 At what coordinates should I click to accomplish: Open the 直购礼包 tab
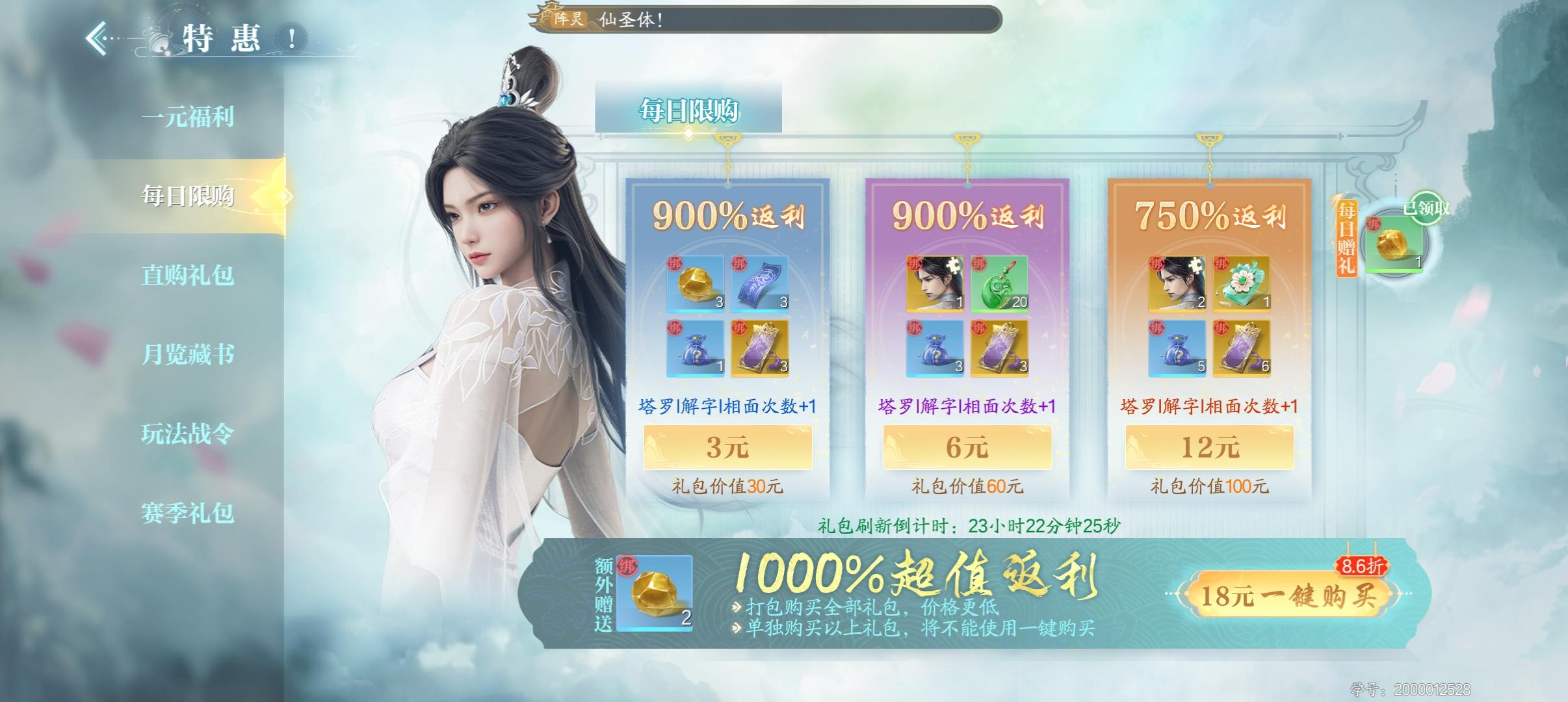click(189, 276)
